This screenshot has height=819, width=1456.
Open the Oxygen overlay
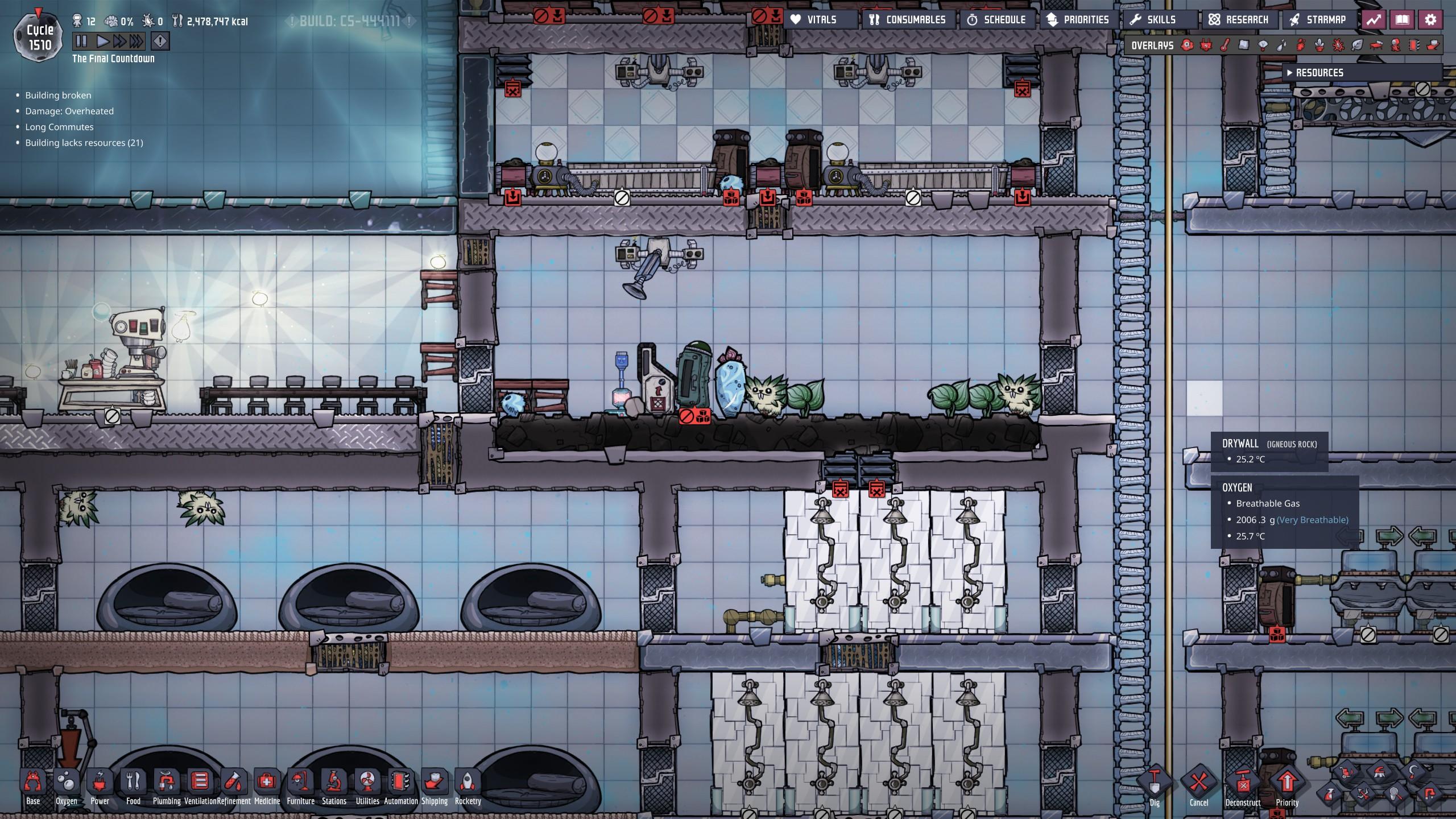(1187, 45)
